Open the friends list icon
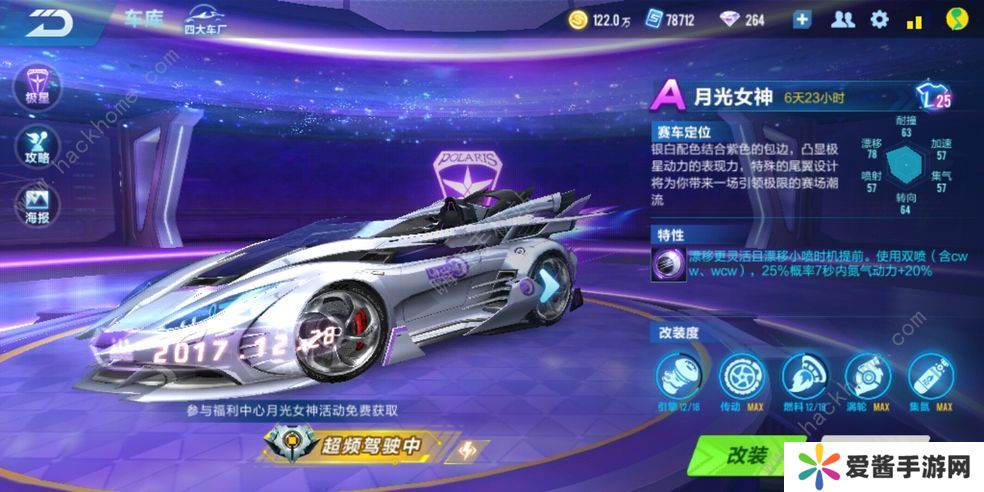The width and height of the screenshot is (984, 492). tap(843, 20)
